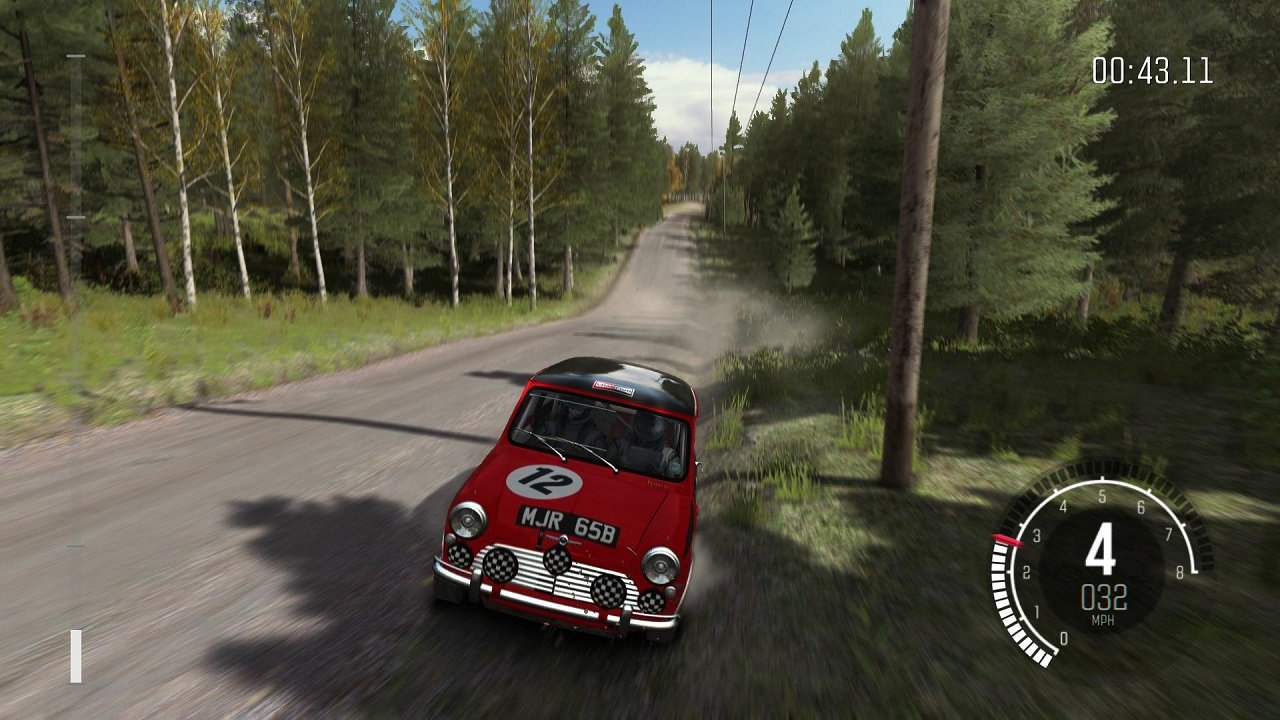This screenshot has height=720, width=1280.
Task: Click the 0 mark on the rev counter
Action: [x=1063, y=637]
